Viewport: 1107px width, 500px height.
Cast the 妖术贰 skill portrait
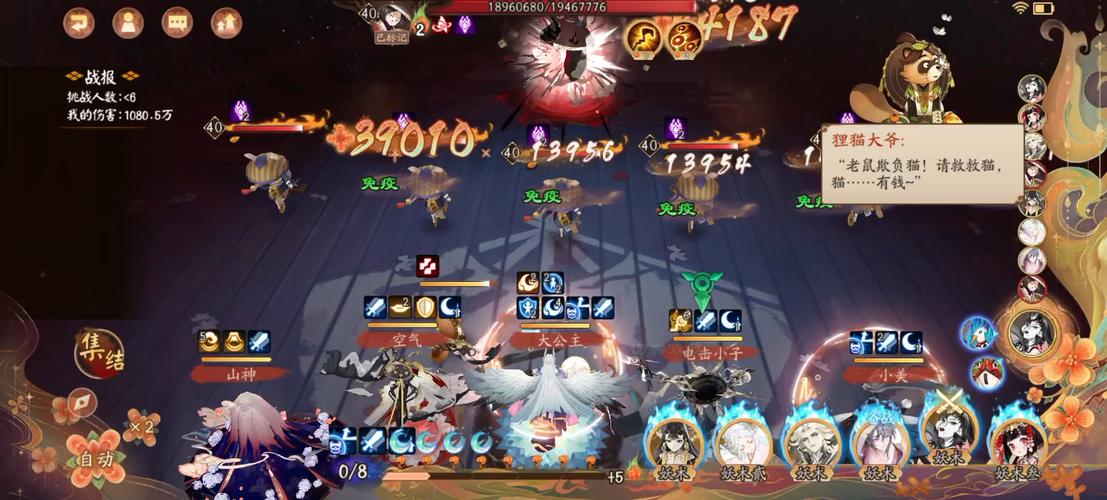740,442
